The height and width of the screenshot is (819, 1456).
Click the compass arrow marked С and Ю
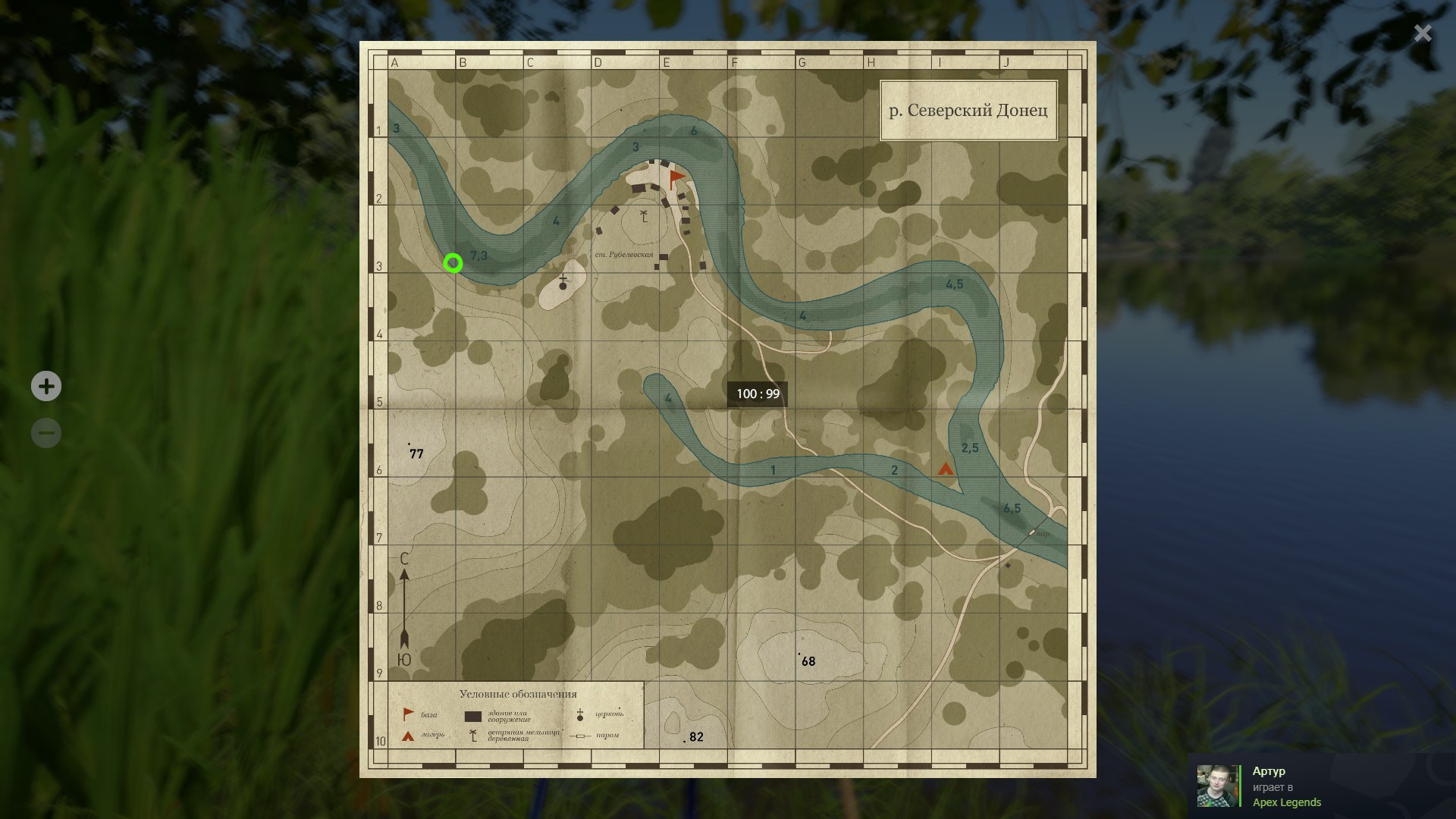(404, 607)
